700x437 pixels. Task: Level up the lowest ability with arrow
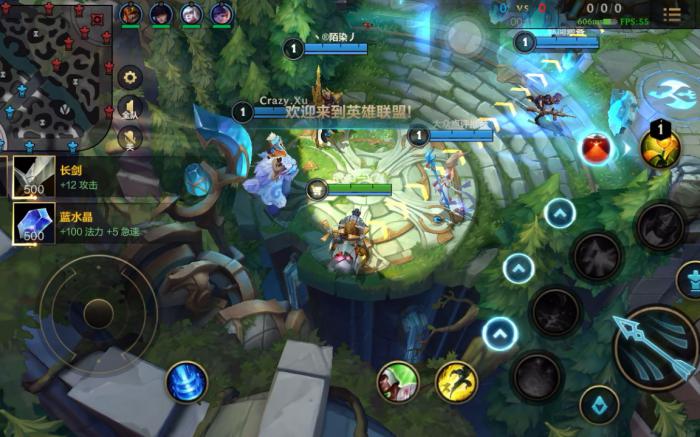(x=500, y=333)
